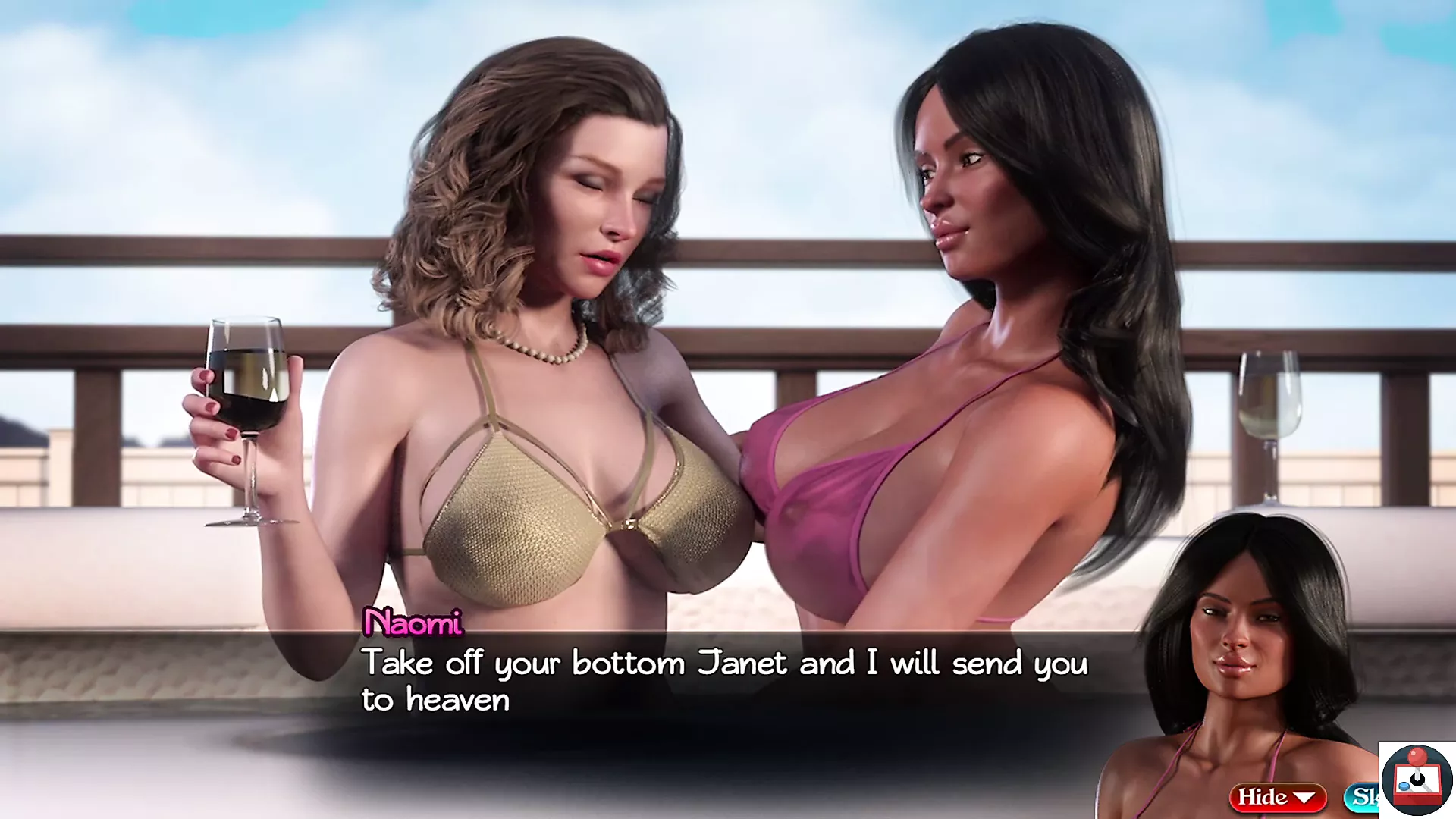Hide the dialogue box with Hide button

point(1276,797)
